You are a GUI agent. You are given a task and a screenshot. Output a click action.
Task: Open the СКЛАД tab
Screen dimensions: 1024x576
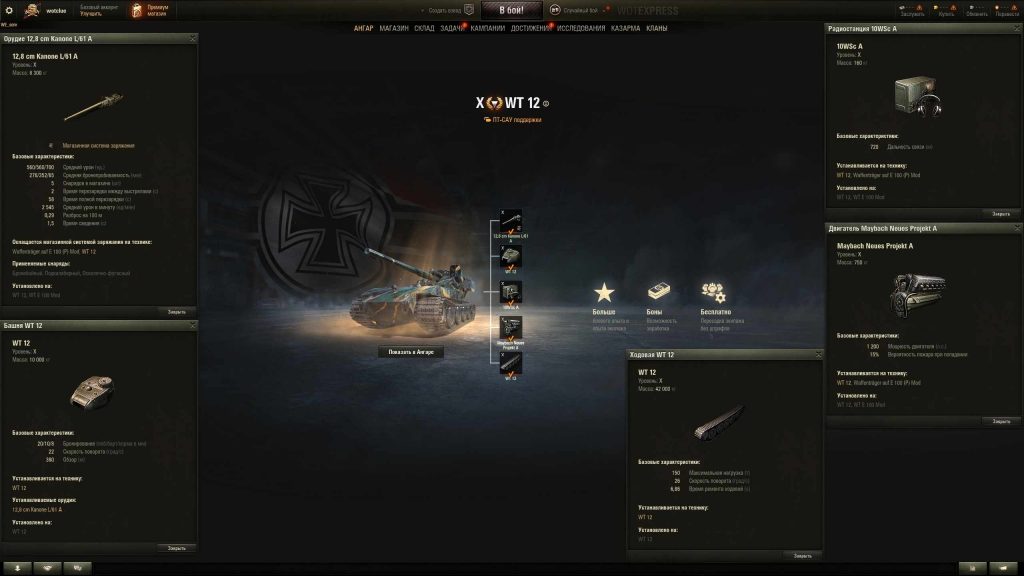coord(424,28)
